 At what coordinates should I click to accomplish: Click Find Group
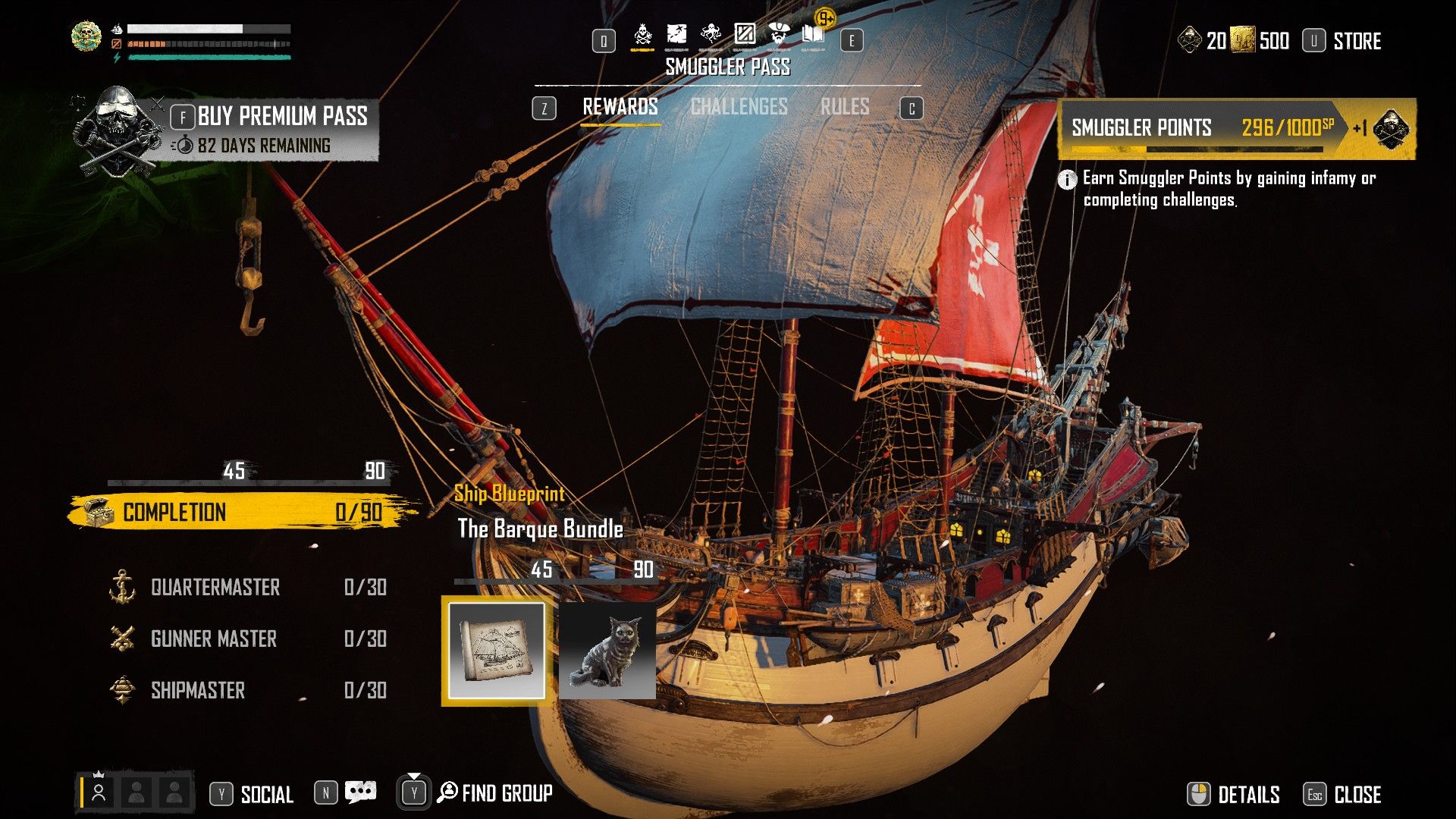tap(506, 793)
